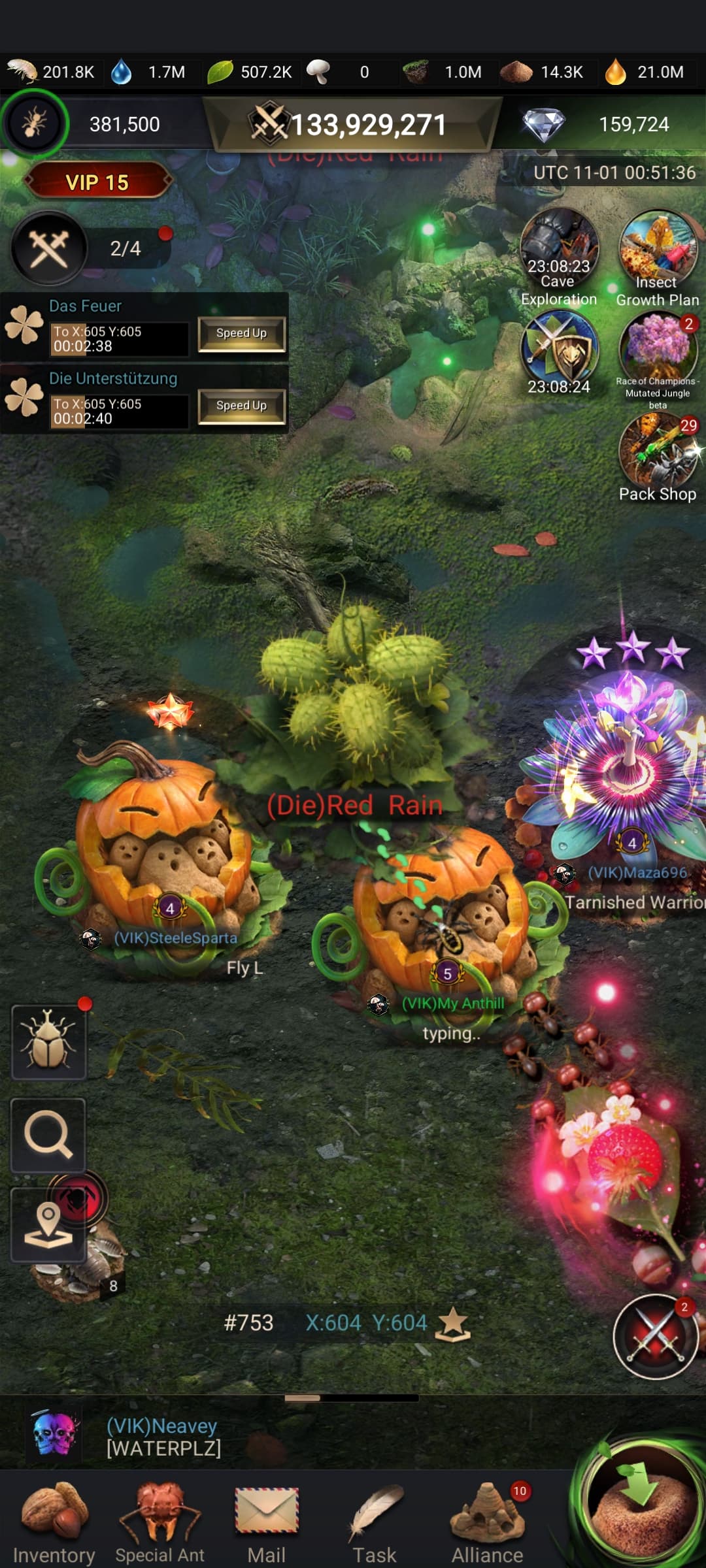Open the crossed swords battle alerts button

[655, 1337]
